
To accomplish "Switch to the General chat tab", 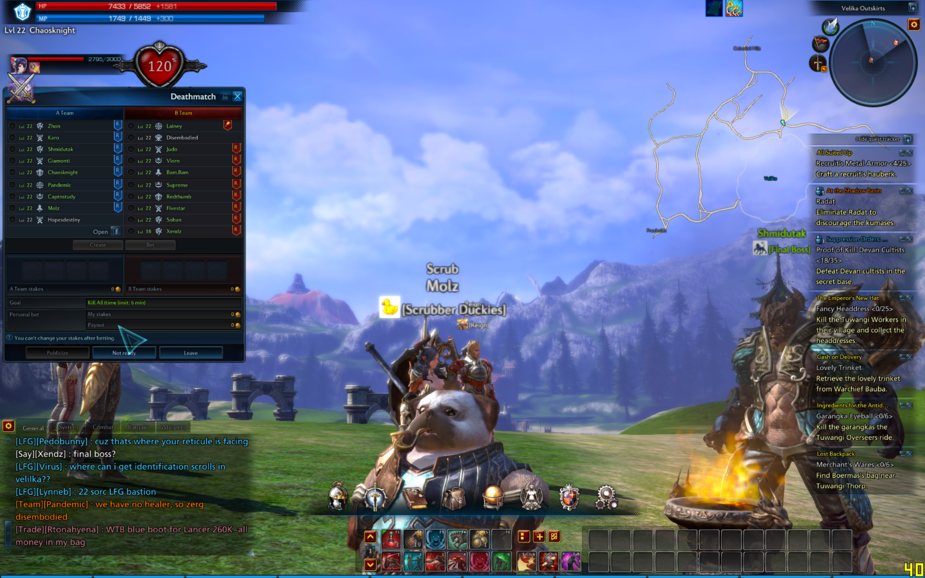I will pyautogui.click(x=33, y=427).
